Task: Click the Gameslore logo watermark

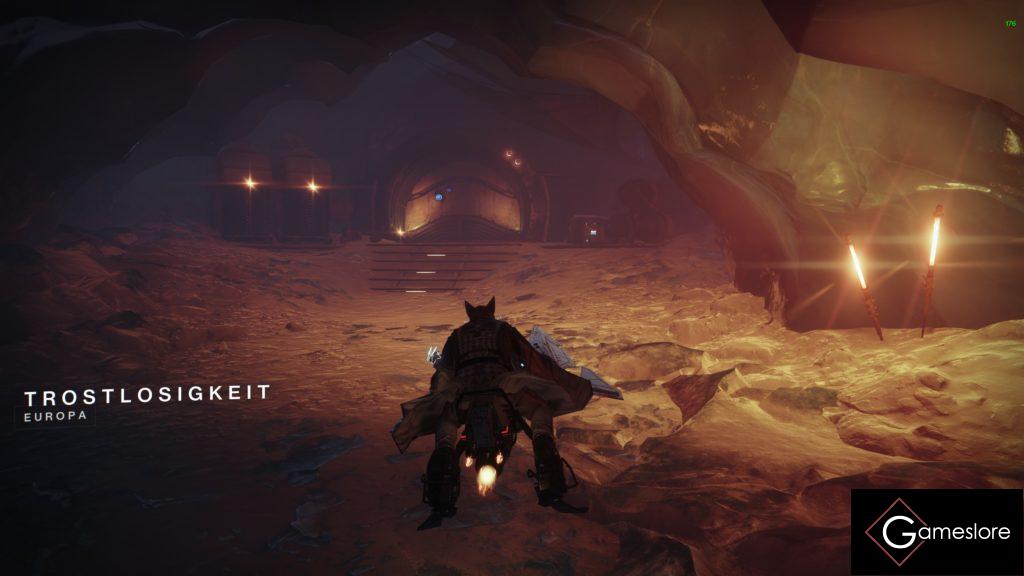Action: coord(936,532)
